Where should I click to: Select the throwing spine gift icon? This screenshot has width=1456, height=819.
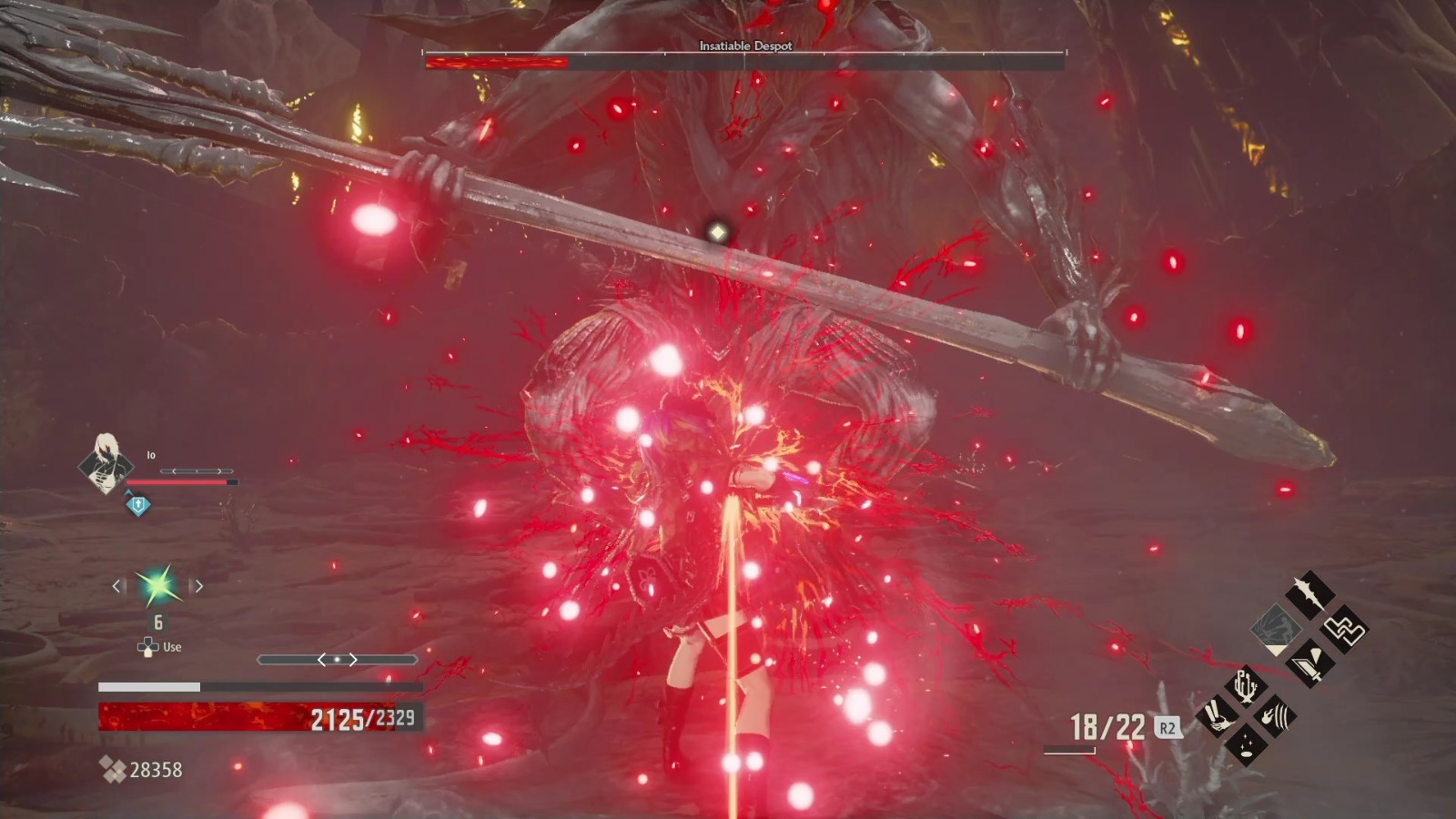(x=1308, y=594)
